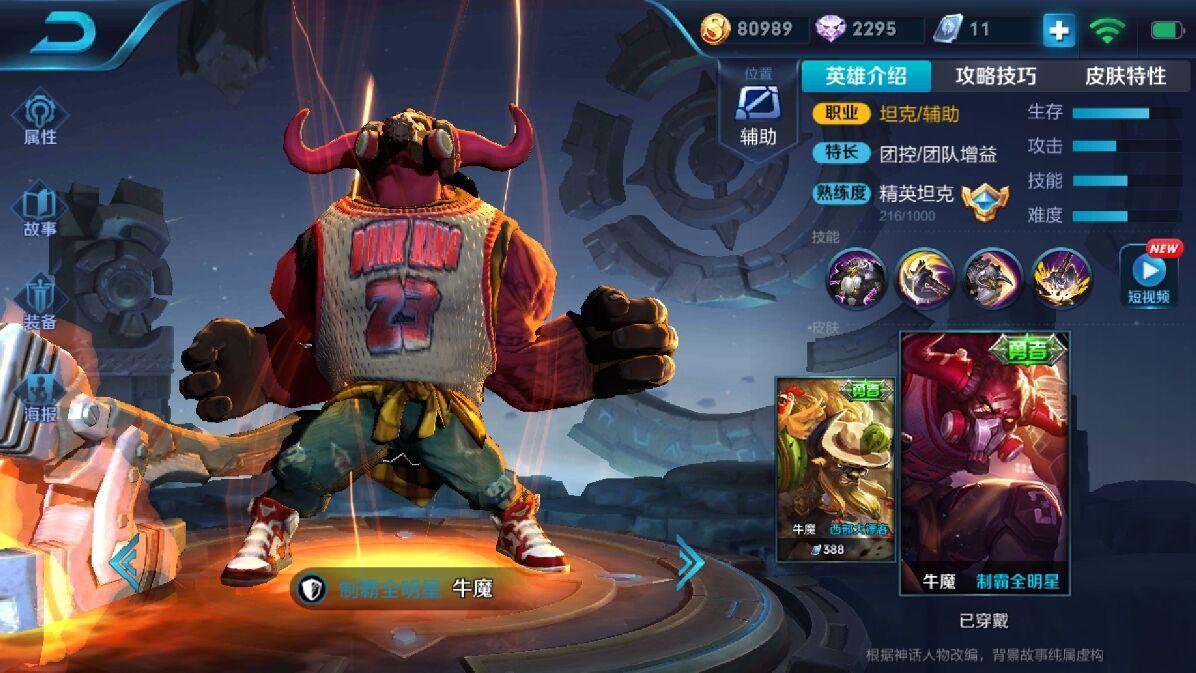
Task: Open the 属性 attributes panel
Action: click(40, 118)
